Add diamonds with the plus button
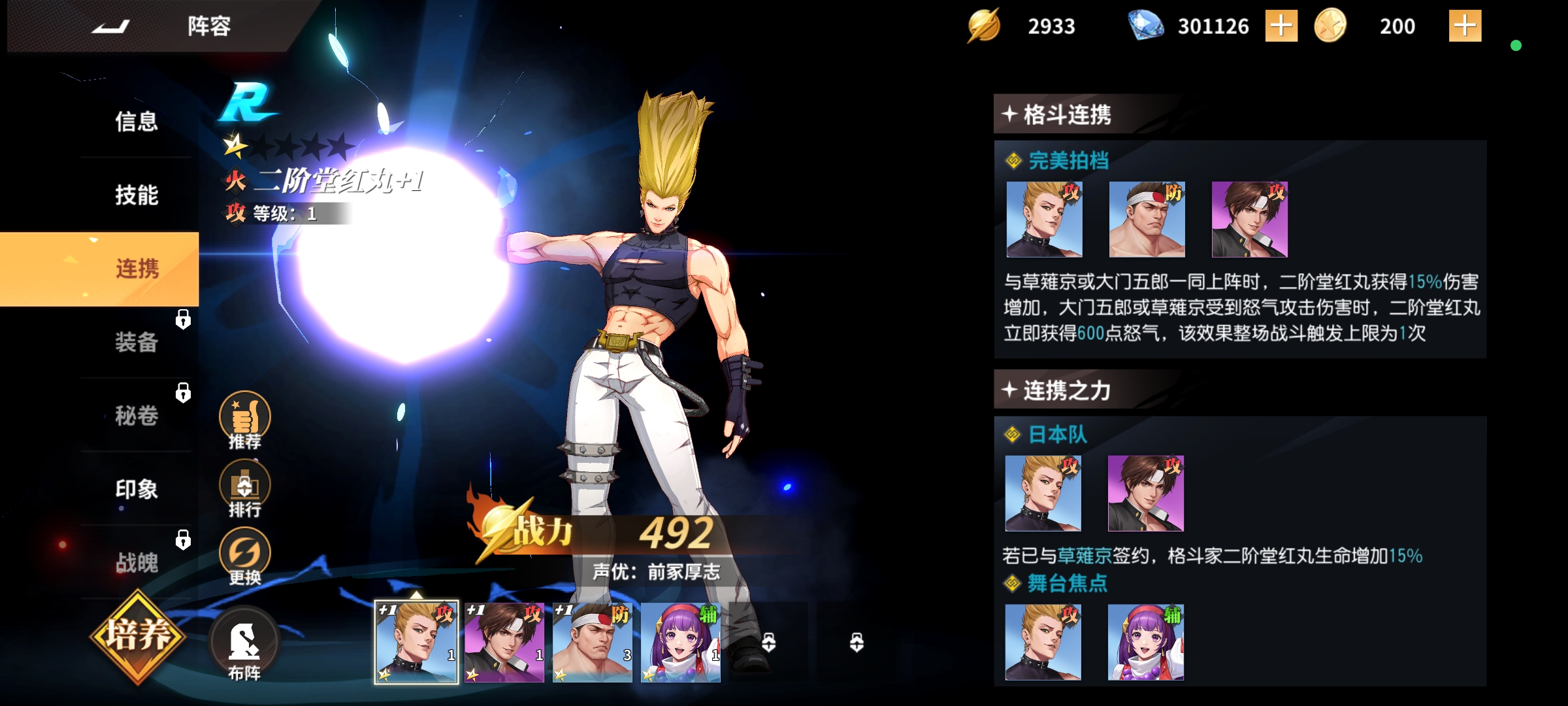The width and height of the screenshot is (1568, 706). click(1281, 26)
